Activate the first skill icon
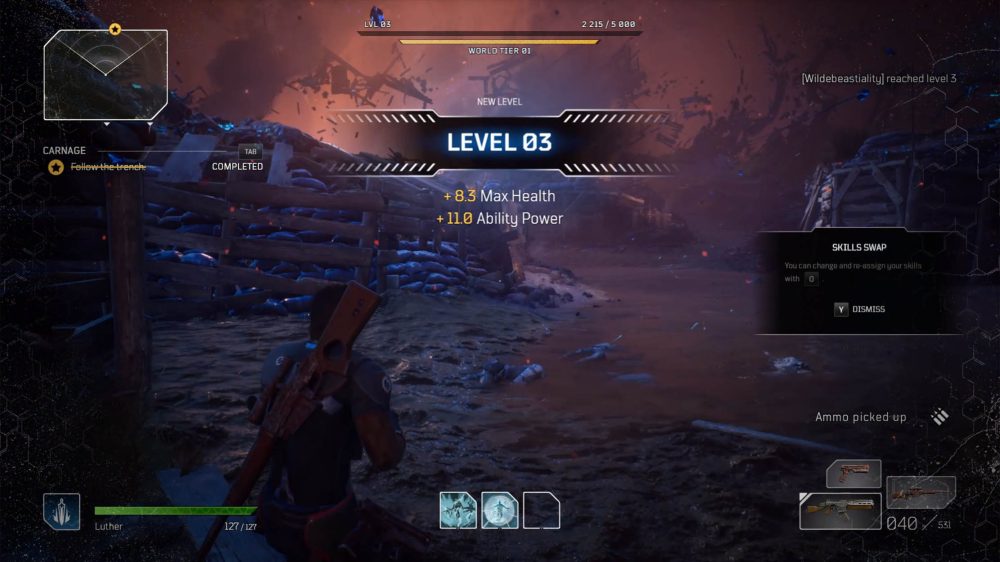Viewport: 1000px width, 562px height. click(458, 510)
